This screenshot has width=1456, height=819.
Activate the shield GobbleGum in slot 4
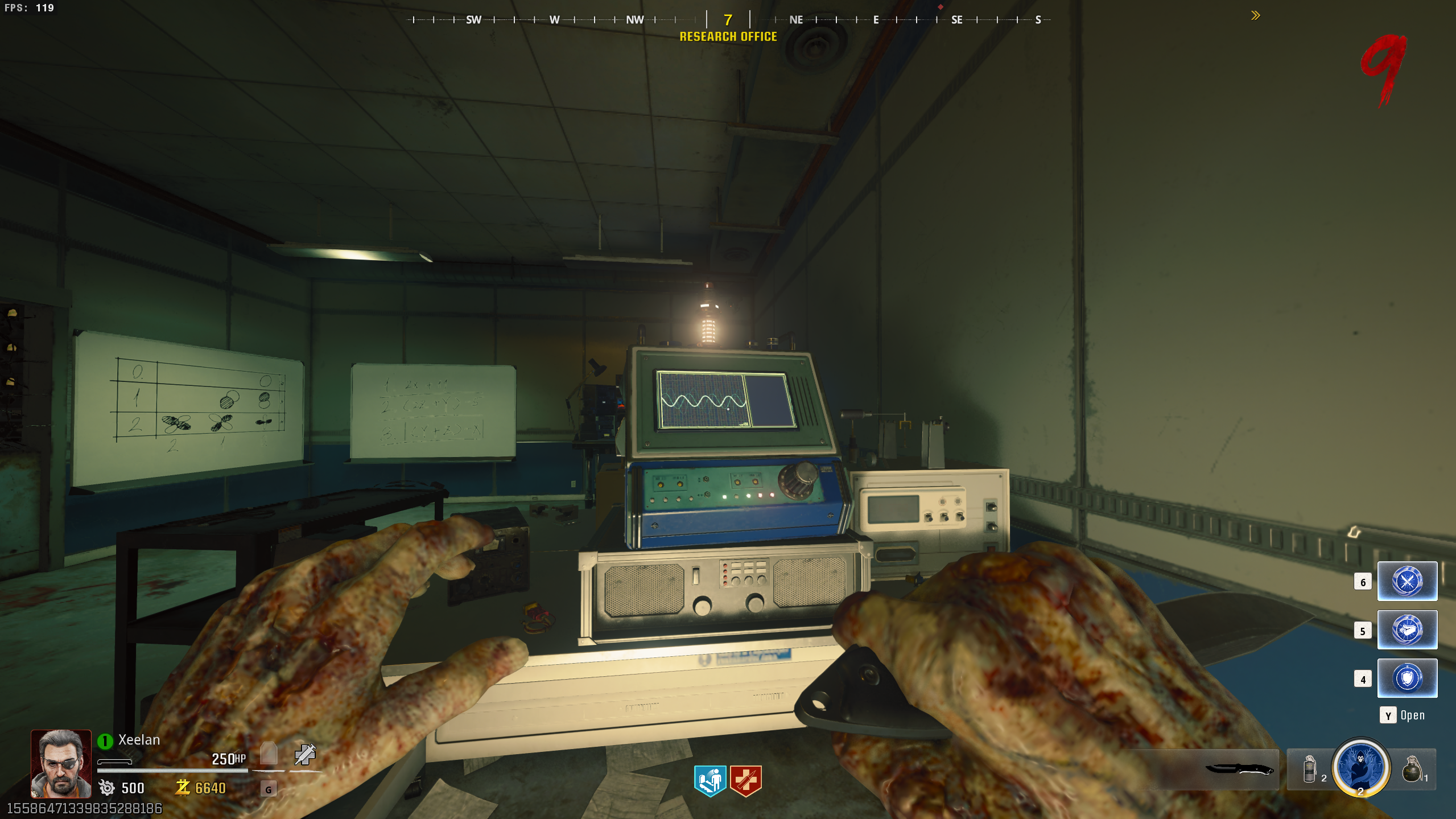[1406, 678]
